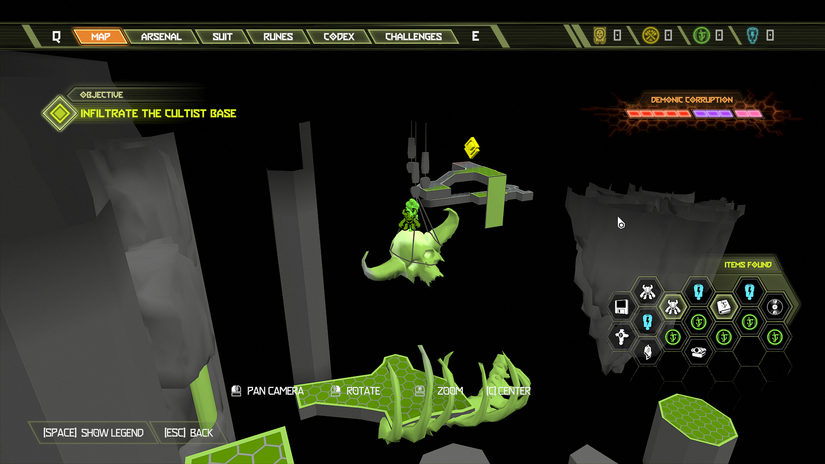Screen dimensions: 825x464
Task: Click the active Map tab
Action: point(100,37)
